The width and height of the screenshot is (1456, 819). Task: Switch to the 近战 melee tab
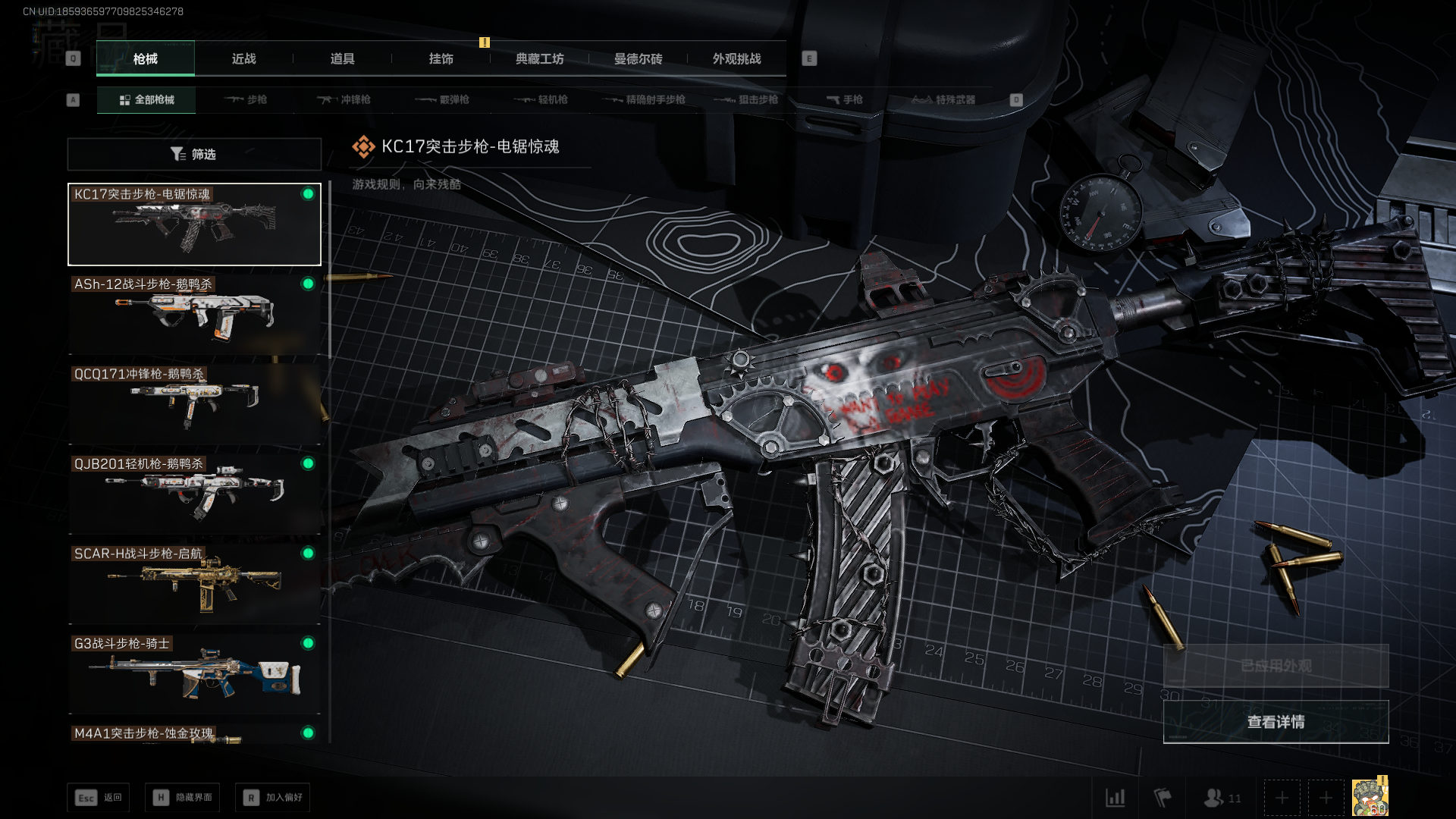[243, 58]
